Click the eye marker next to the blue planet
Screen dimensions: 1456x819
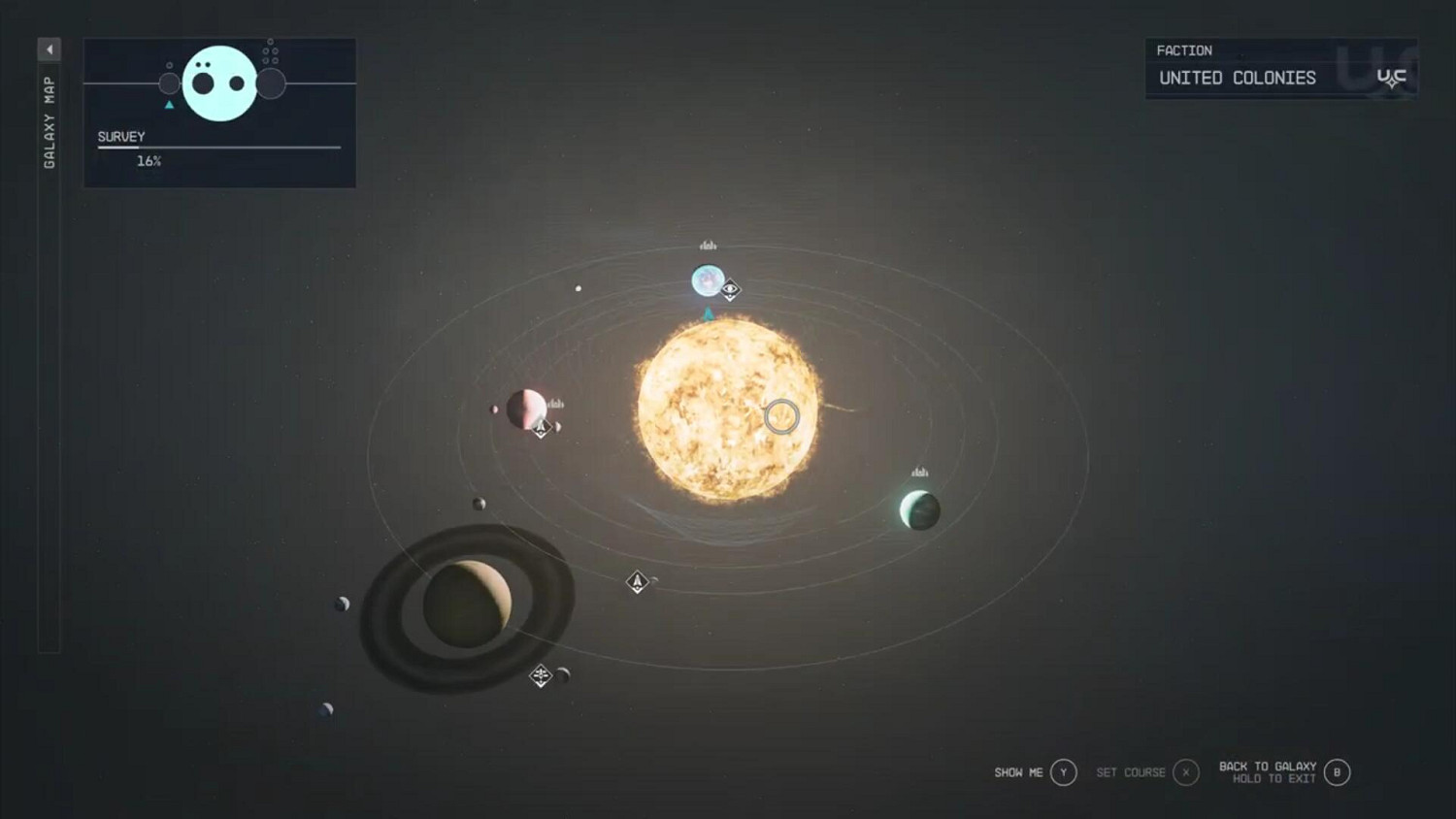tap(730, 288)
